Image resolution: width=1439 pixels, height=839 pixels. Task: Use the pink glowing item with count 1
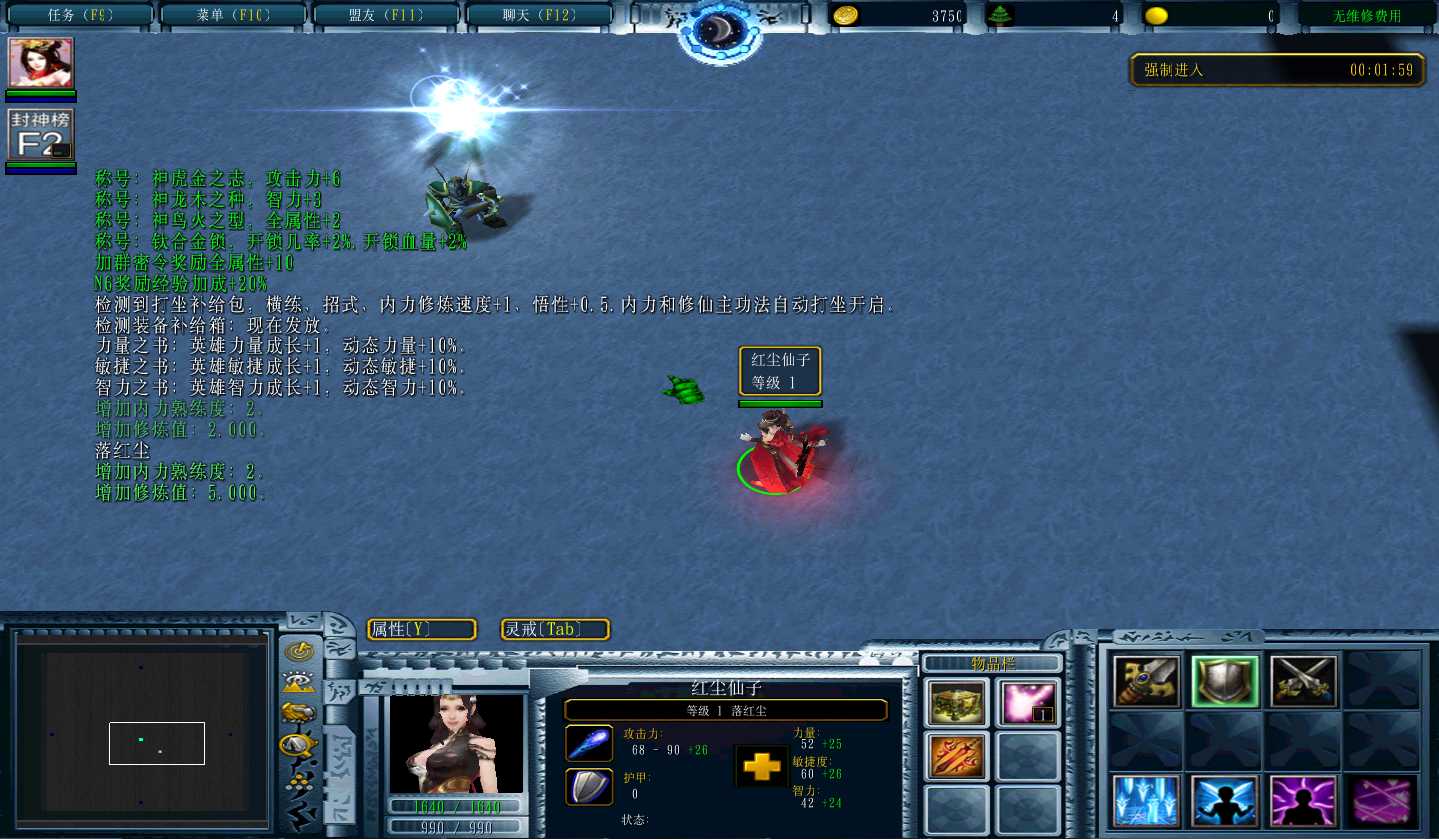pos(1028,703)
